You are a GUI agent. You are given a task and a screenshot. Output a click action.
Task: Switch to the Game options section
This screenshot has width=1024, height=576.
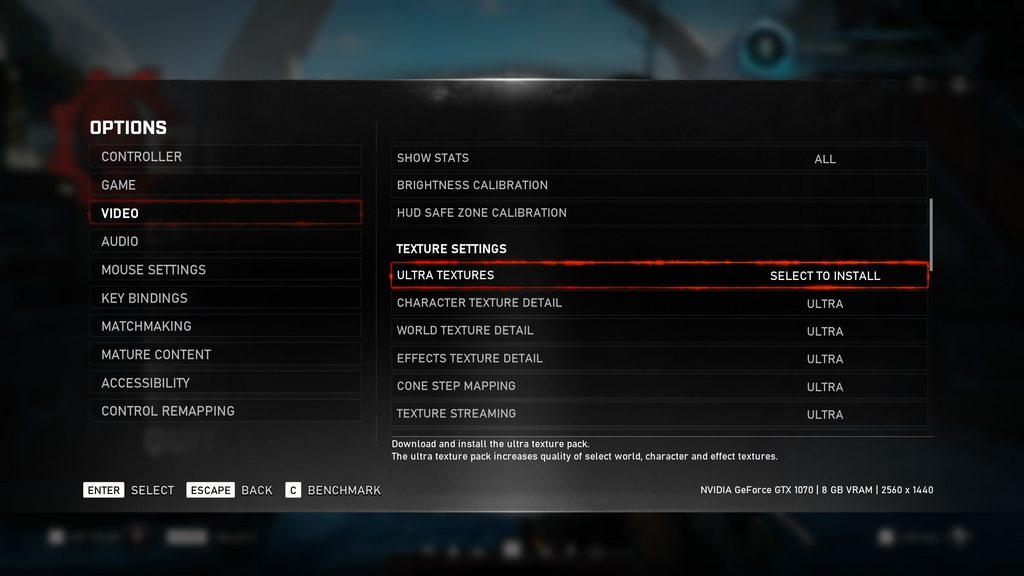225,185
